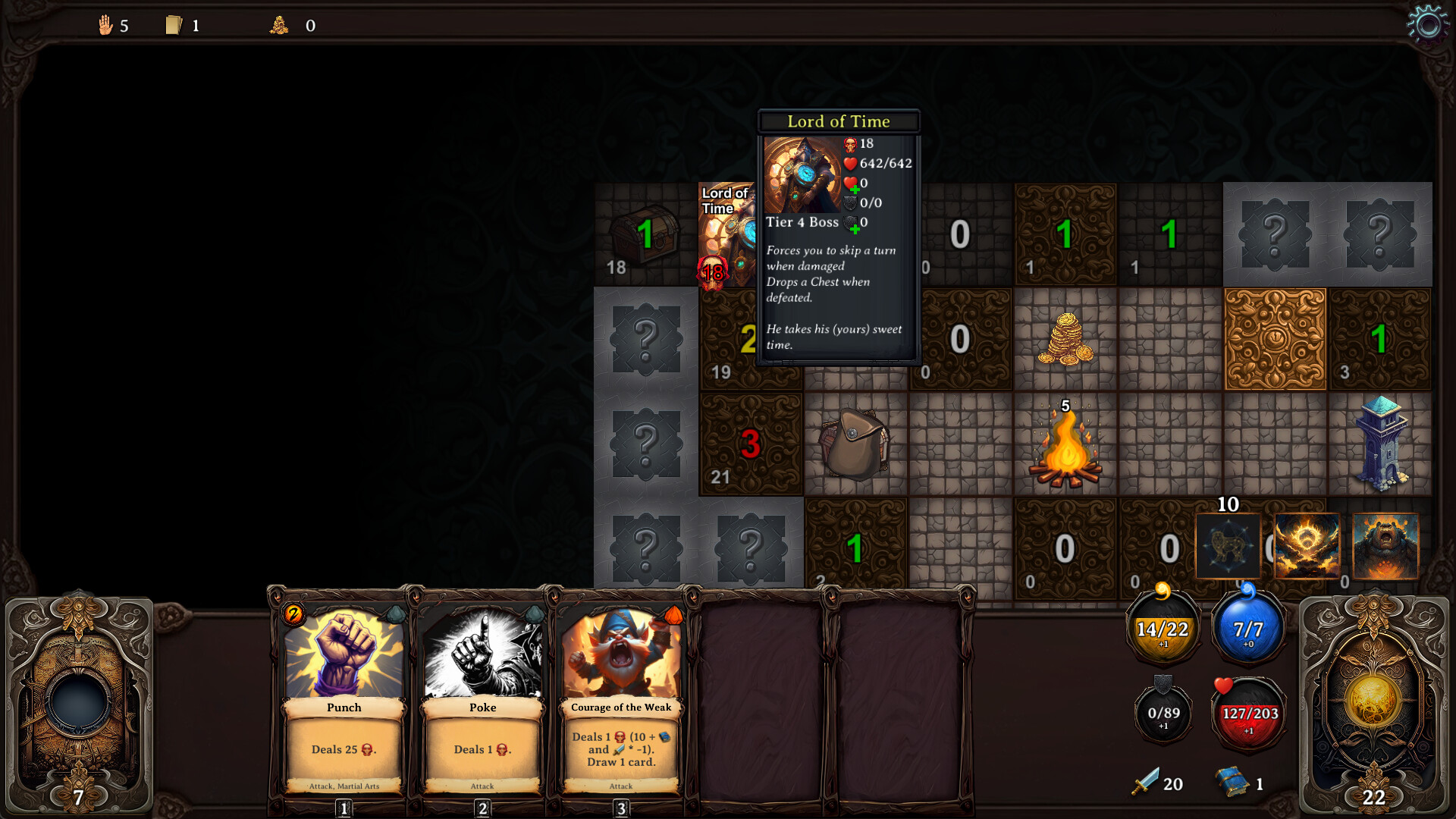Select the dark lion emblem thumbnail
The width and height of the screenshot is (1456, 819).
point(1228,546)
